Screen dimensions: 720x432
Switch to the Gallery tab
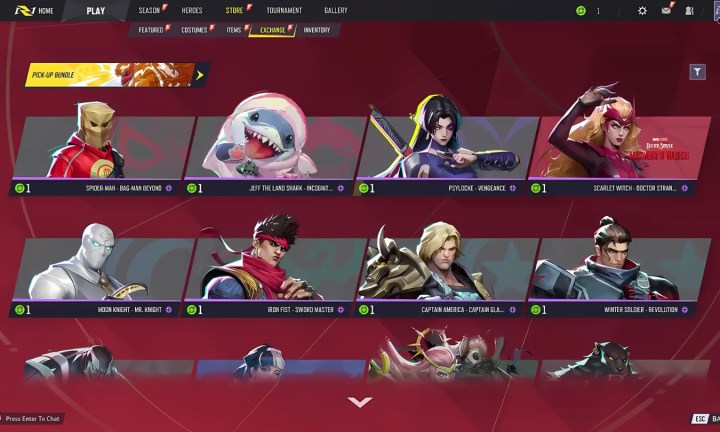click(x=336, y=10)
